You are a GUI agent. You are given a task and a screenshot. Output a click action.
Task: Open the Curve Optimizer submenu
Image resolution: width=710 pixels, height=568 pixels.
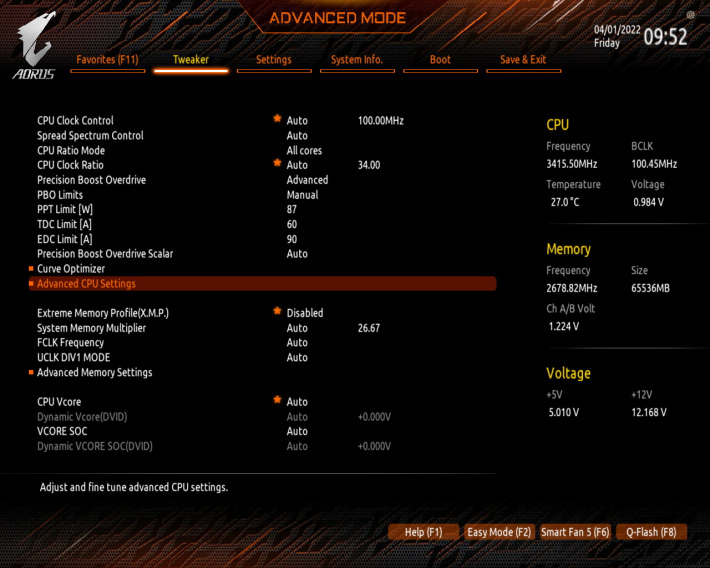pos(71,269)
